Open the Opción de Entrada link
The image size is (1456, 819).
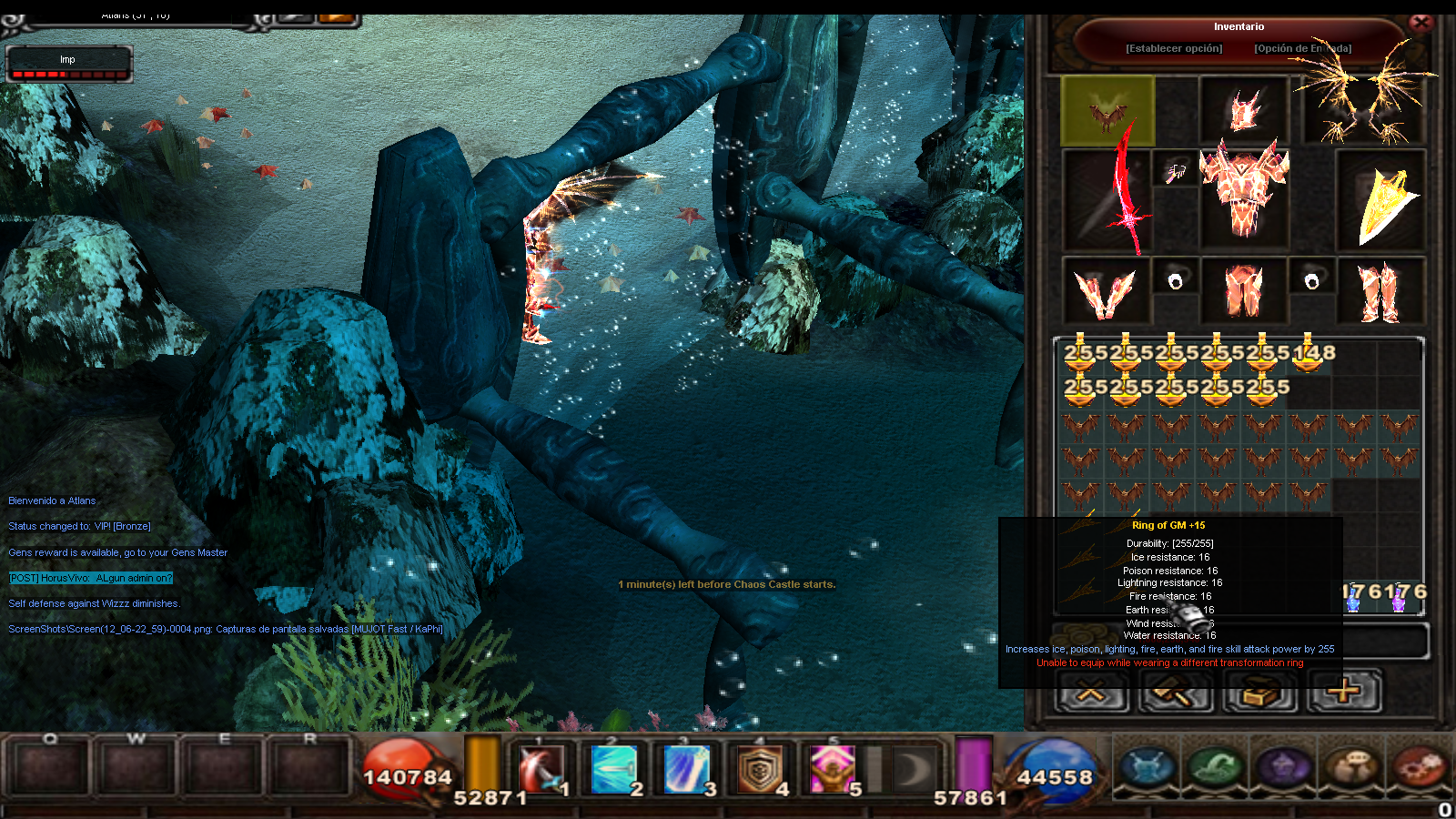tap(1302, 48)
